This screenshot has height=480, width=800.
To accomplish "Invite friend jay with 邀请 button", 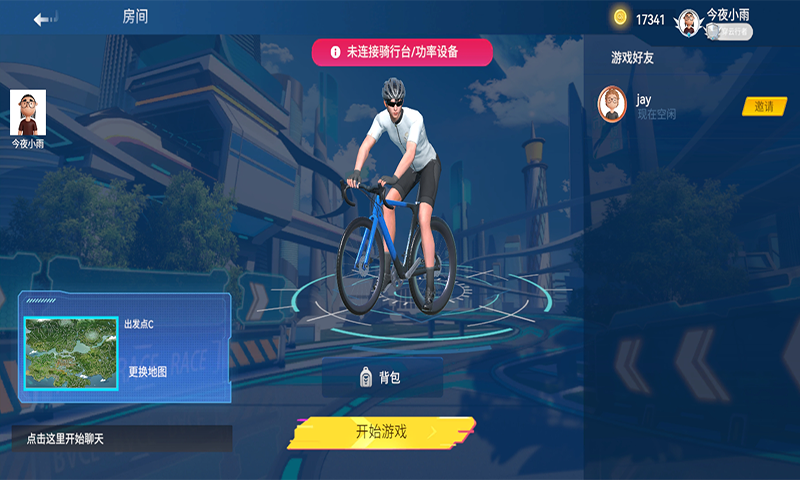I will click(763, 106).
